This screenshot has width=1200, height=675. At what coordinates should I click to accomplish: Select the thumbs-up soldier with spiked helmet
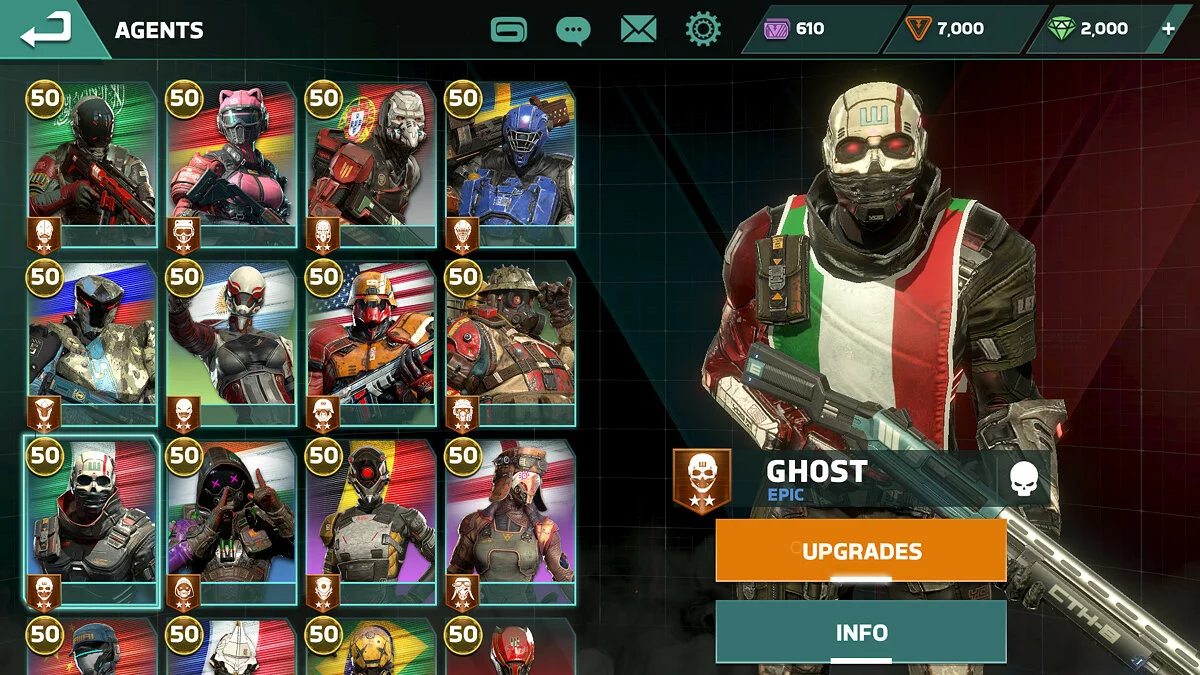click(x=510, y=345)
